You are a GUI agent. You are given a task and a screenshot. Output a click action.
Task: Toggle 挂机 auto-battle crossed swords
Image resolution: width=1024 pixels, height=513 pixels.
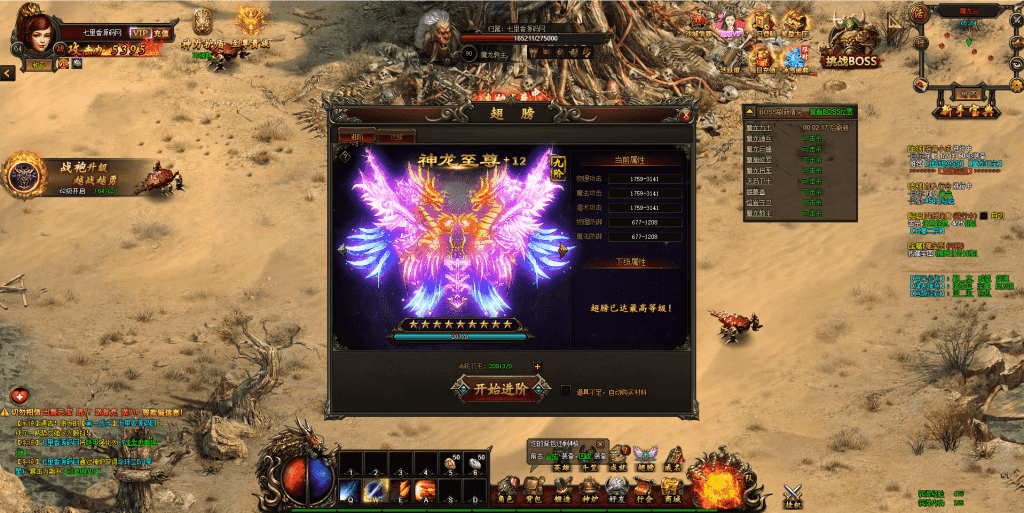pos(793,495)
